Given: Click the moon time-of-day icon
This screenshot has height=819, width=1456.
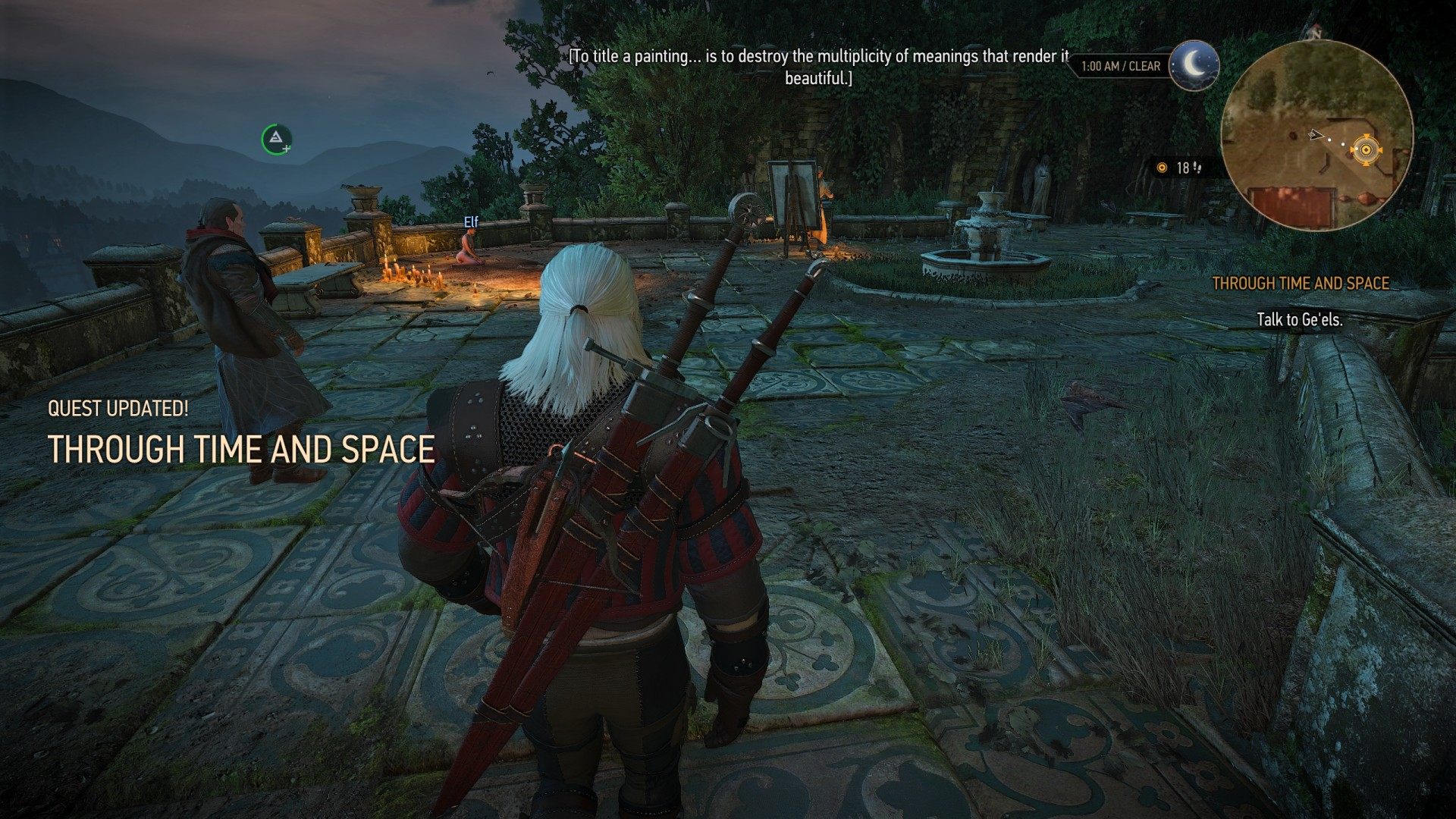Looking at the screenshot, I should pos(1194,65).
